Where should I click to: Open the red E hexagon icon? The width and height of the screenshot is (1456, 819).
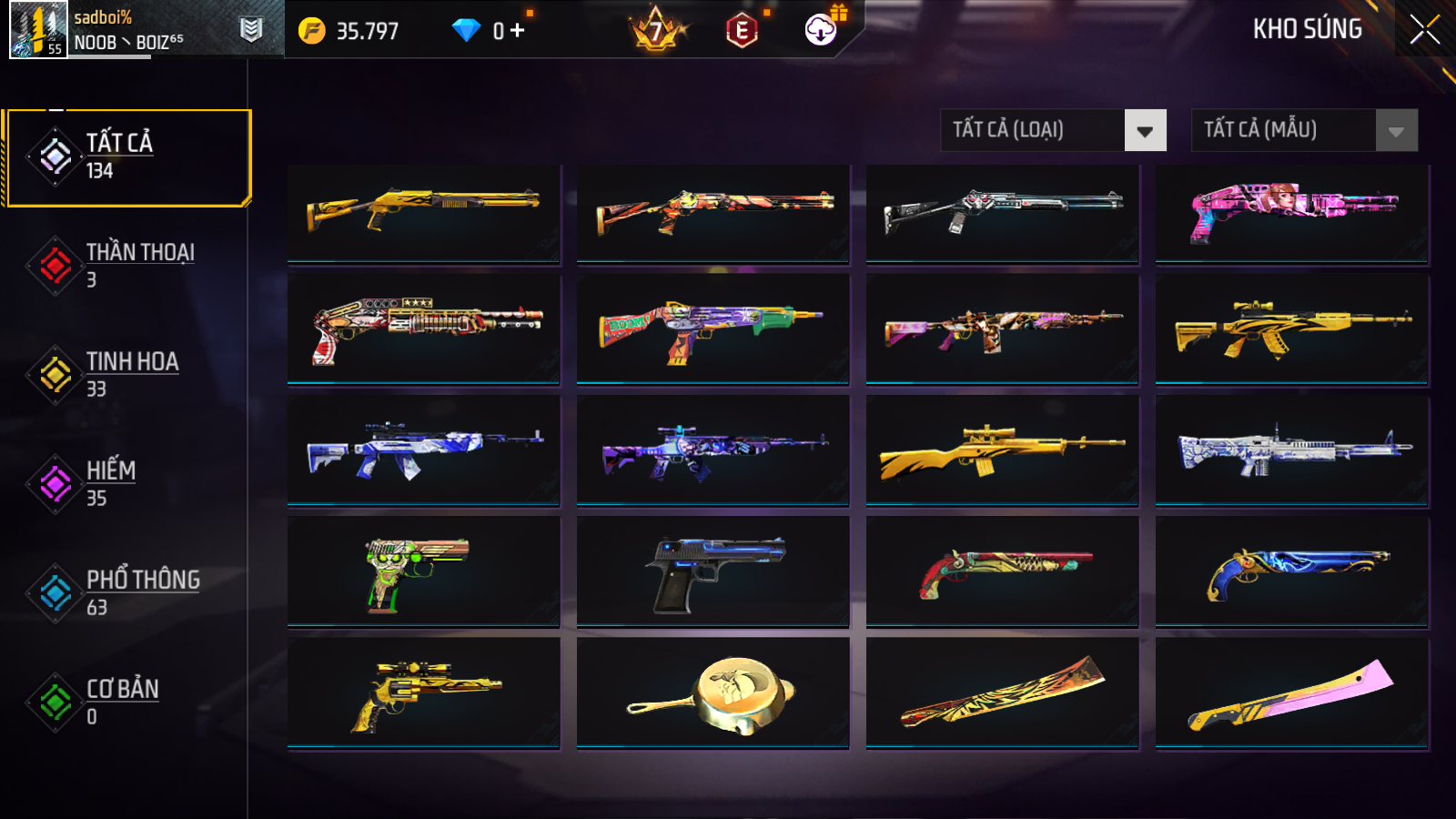pos(742,31)
